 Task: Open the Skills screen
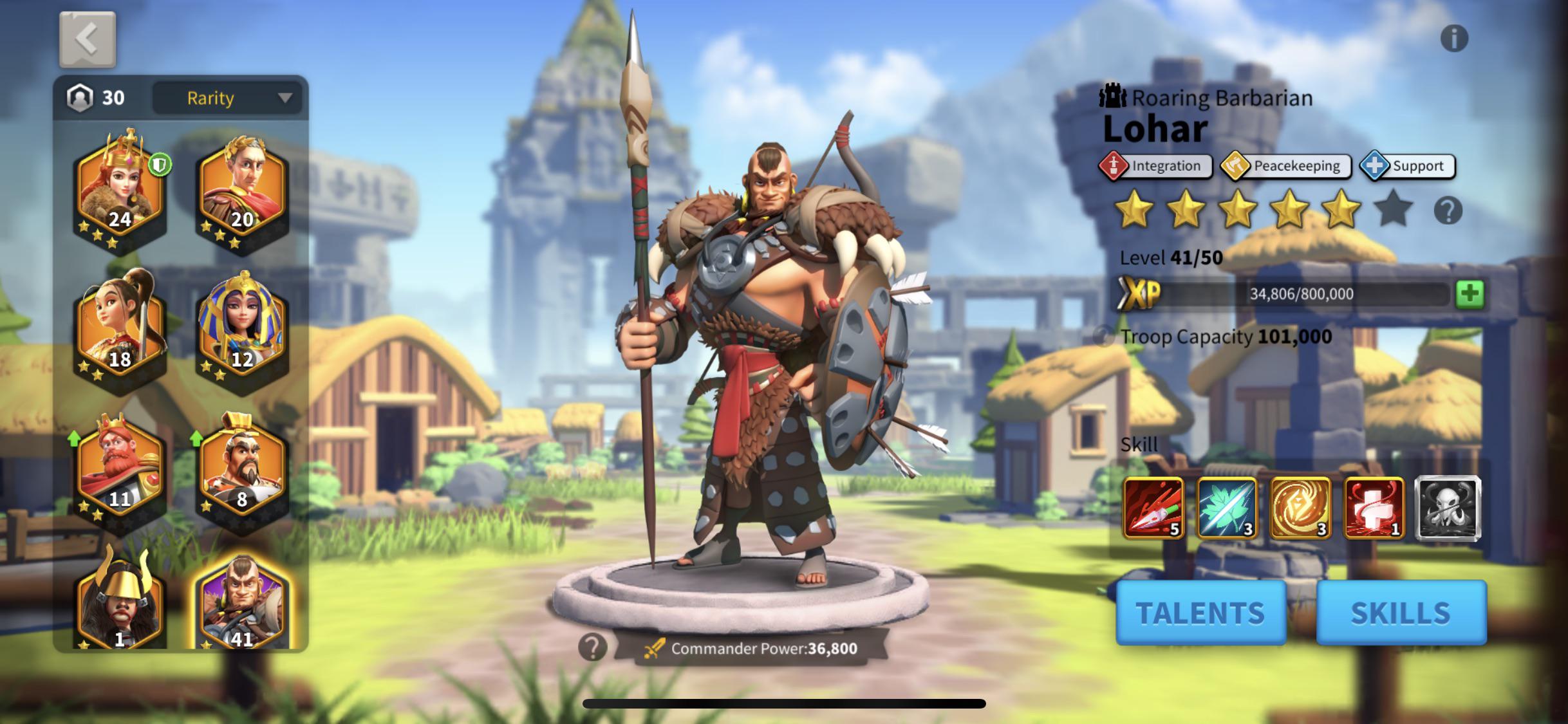click(x=1401, y=612)
